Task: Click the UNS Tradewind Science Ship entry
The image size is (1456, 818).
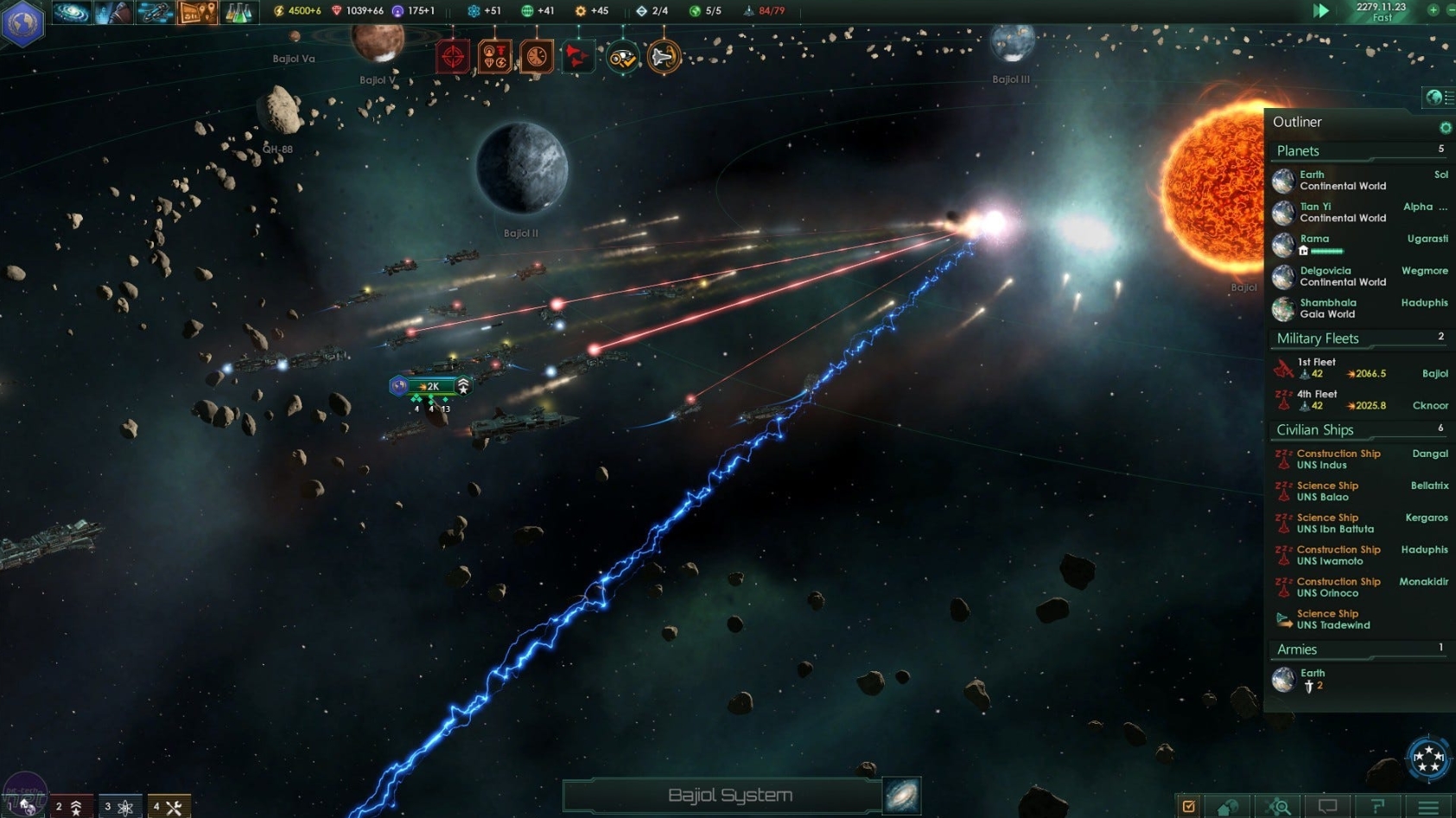Action: tap(1331, 619)
